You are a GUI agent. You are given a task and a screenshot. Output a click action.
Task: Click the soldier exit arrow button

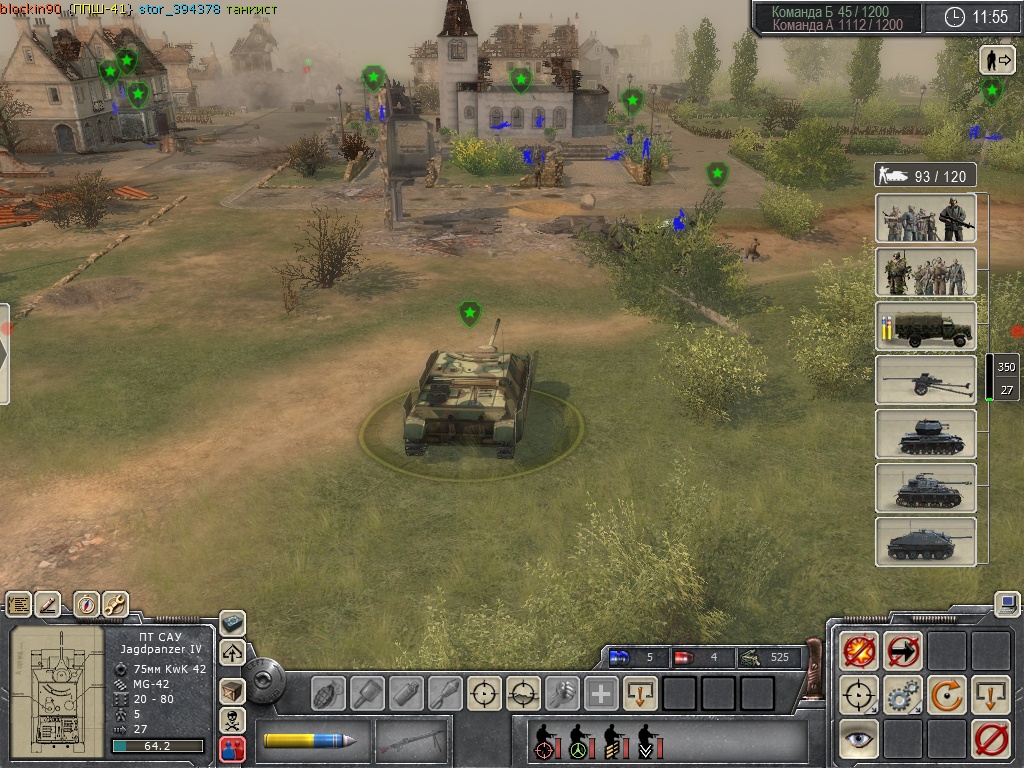pyautogui.click(x=996, y=60)
